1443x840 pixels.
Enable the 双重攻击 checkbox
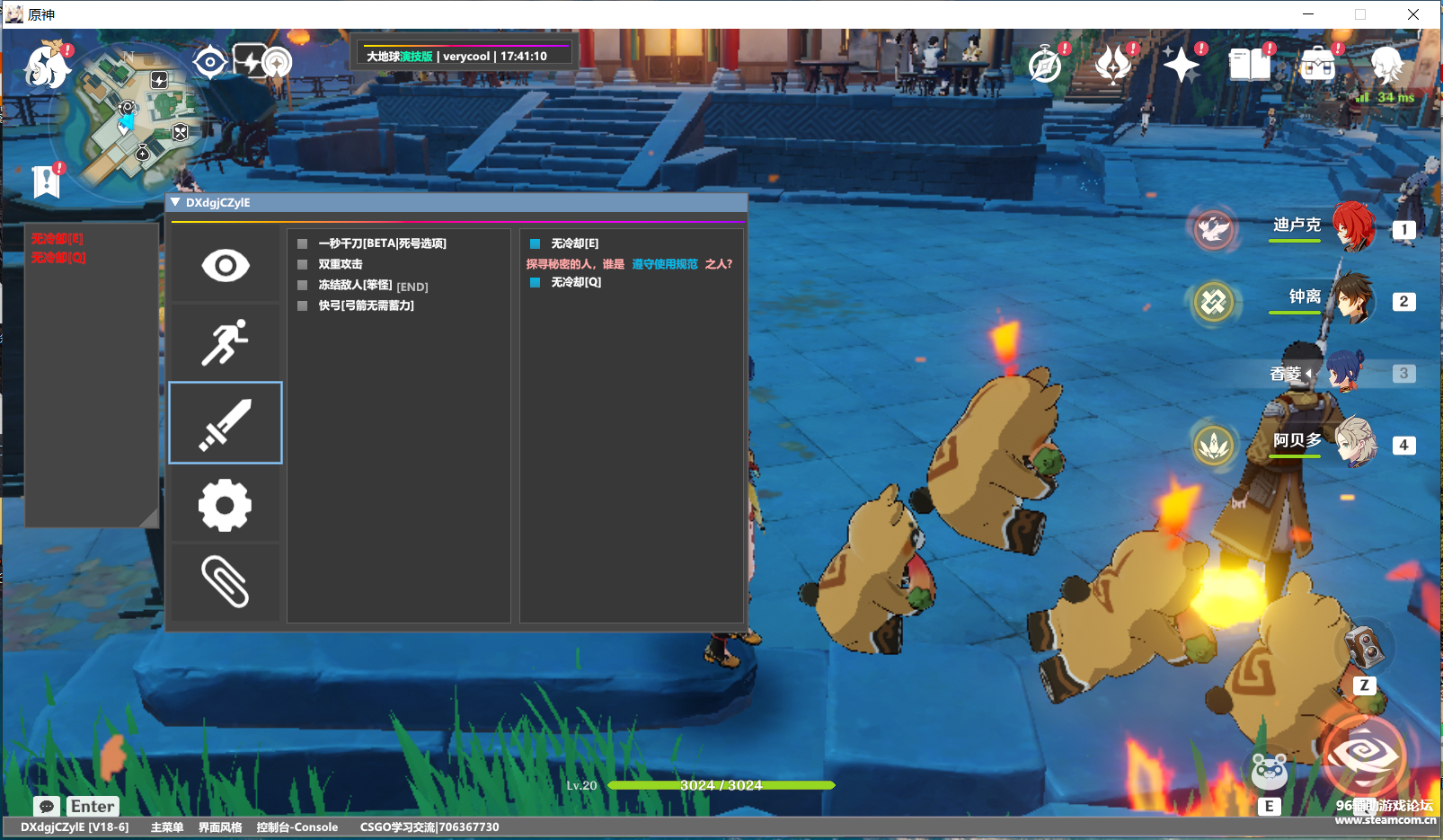click(x=303, y=264)
